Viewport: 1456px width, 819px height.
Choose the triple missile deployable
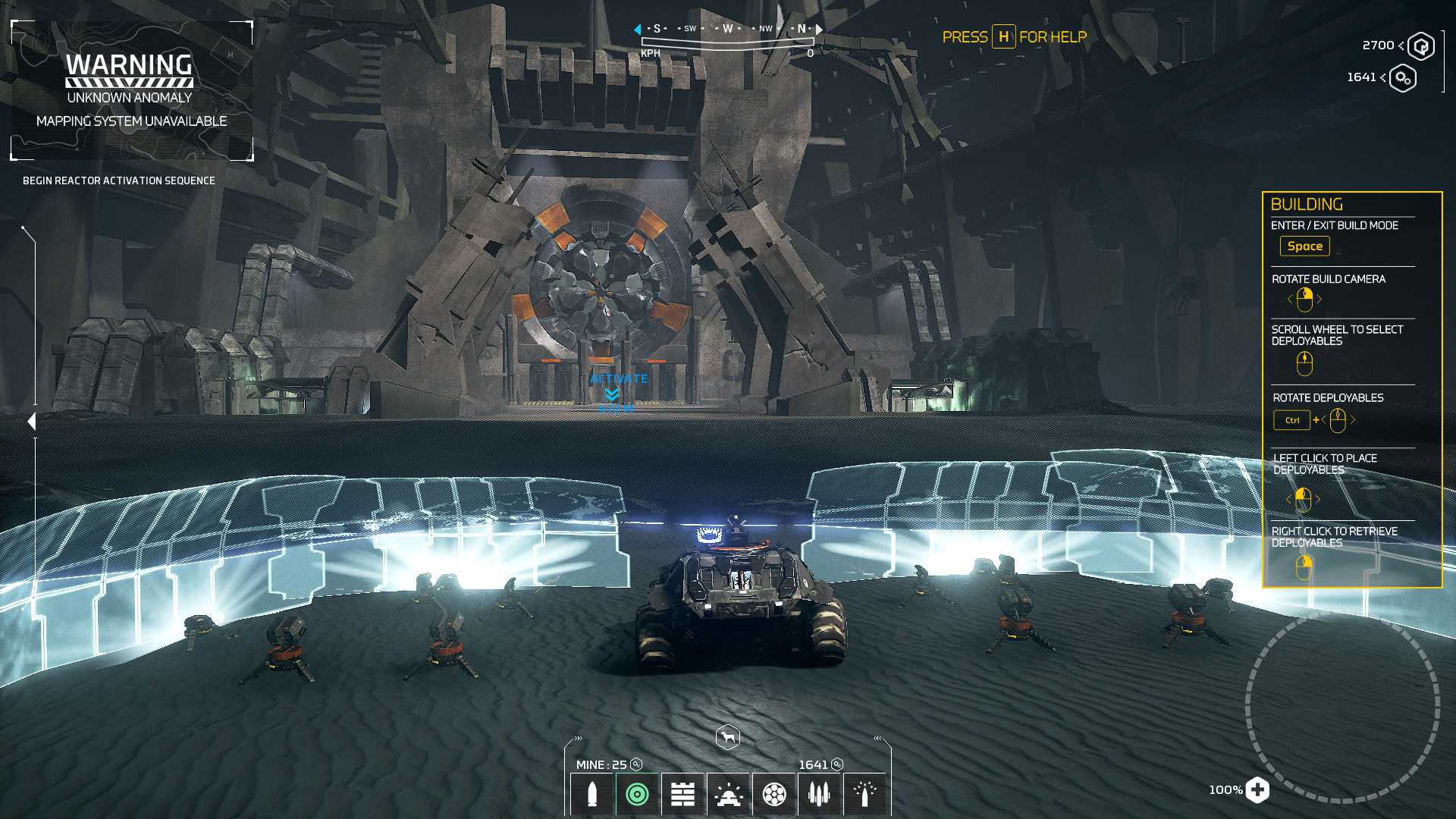tap(819, 794)
